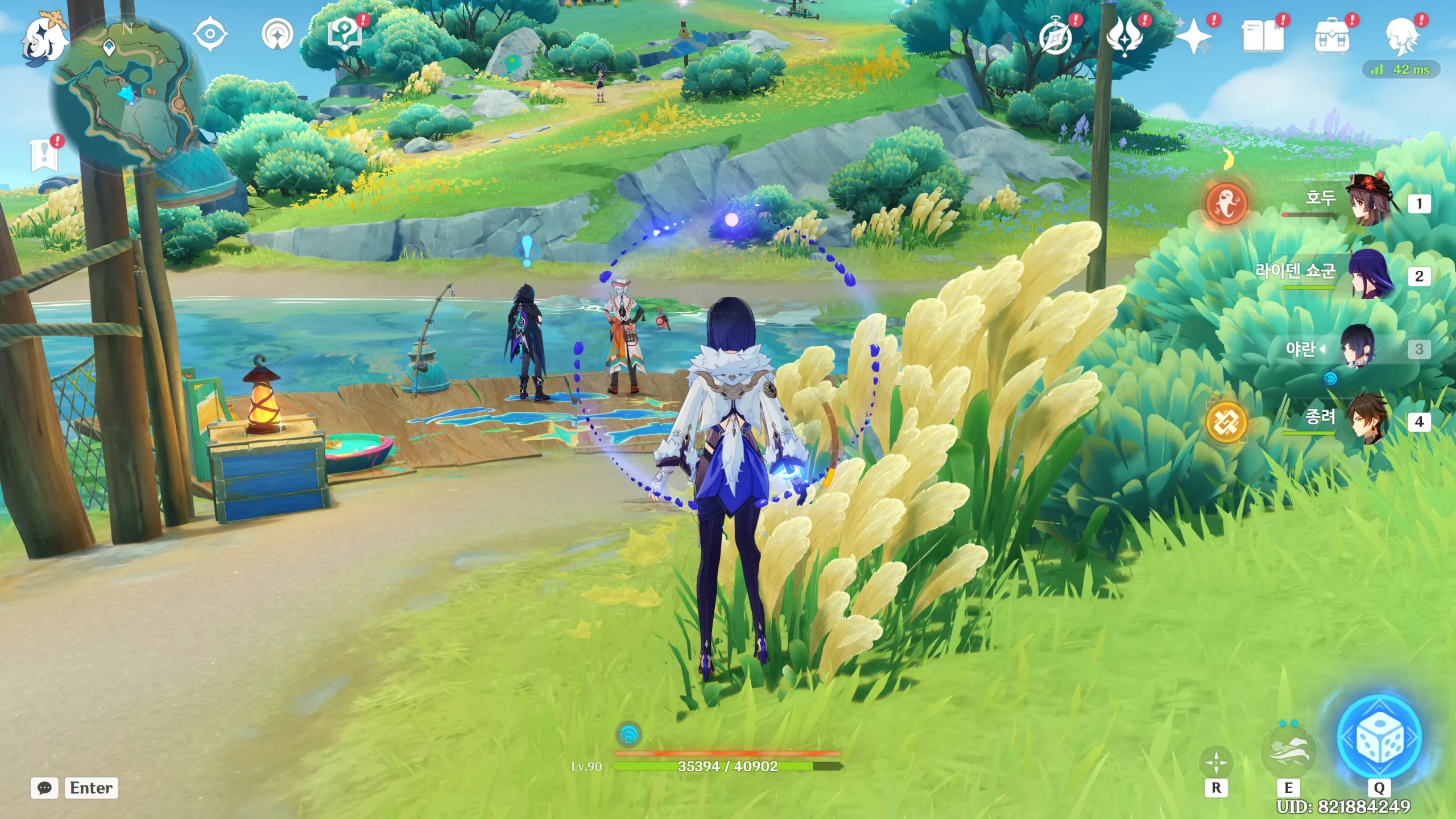This screenshot has width=1456, height=819.
Task: Click 호두's ghost burst icon
Action: [x=1226, y=203]
